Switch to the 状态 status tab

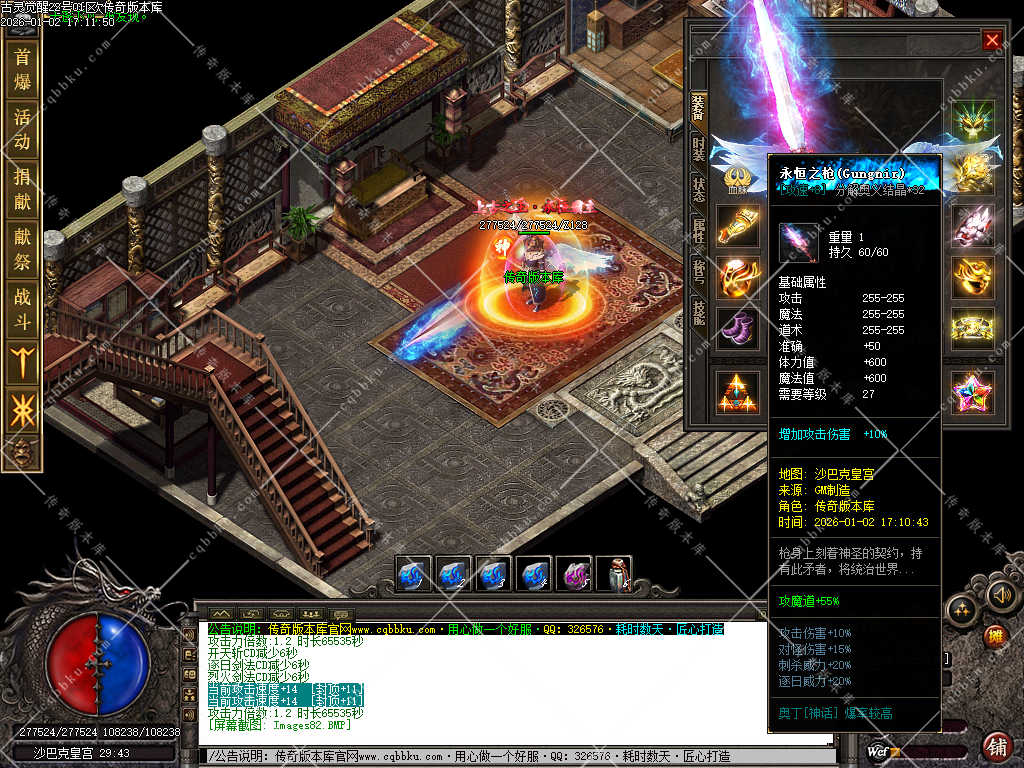coord(698,190)
